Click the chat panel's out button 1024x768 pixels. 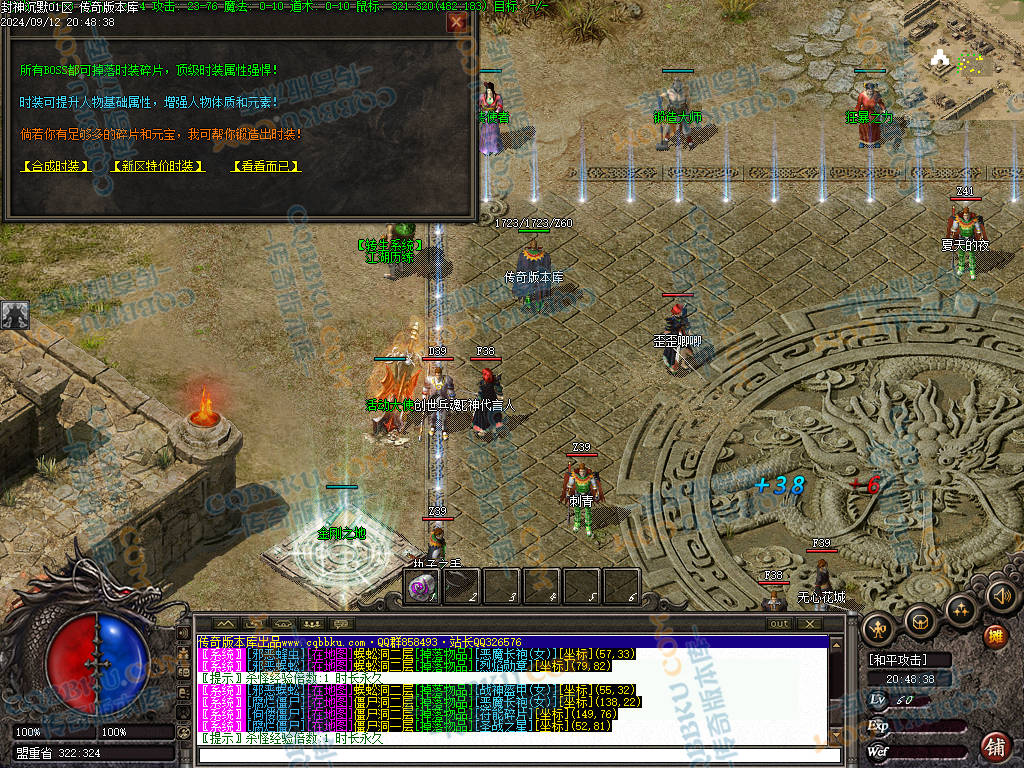pyautogui.click(x=778, y=623)
